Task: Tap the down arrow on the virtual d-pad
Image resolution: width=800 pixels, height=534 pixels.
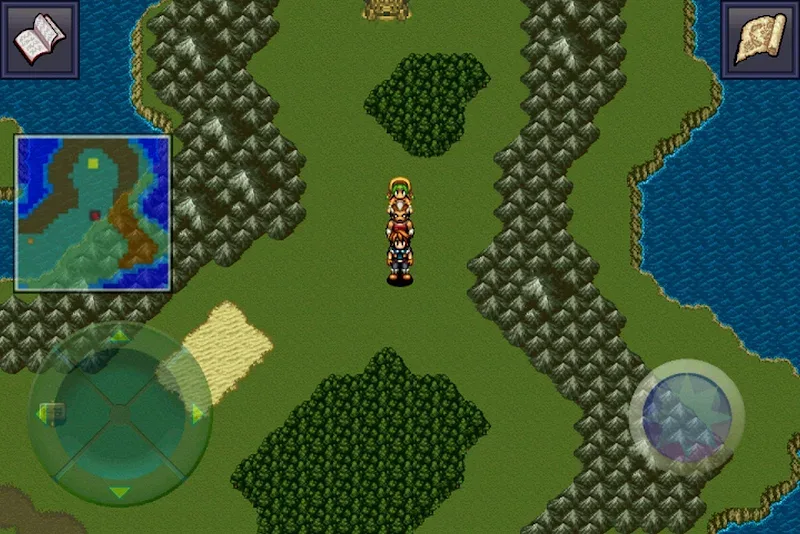Action: [119, 491]
